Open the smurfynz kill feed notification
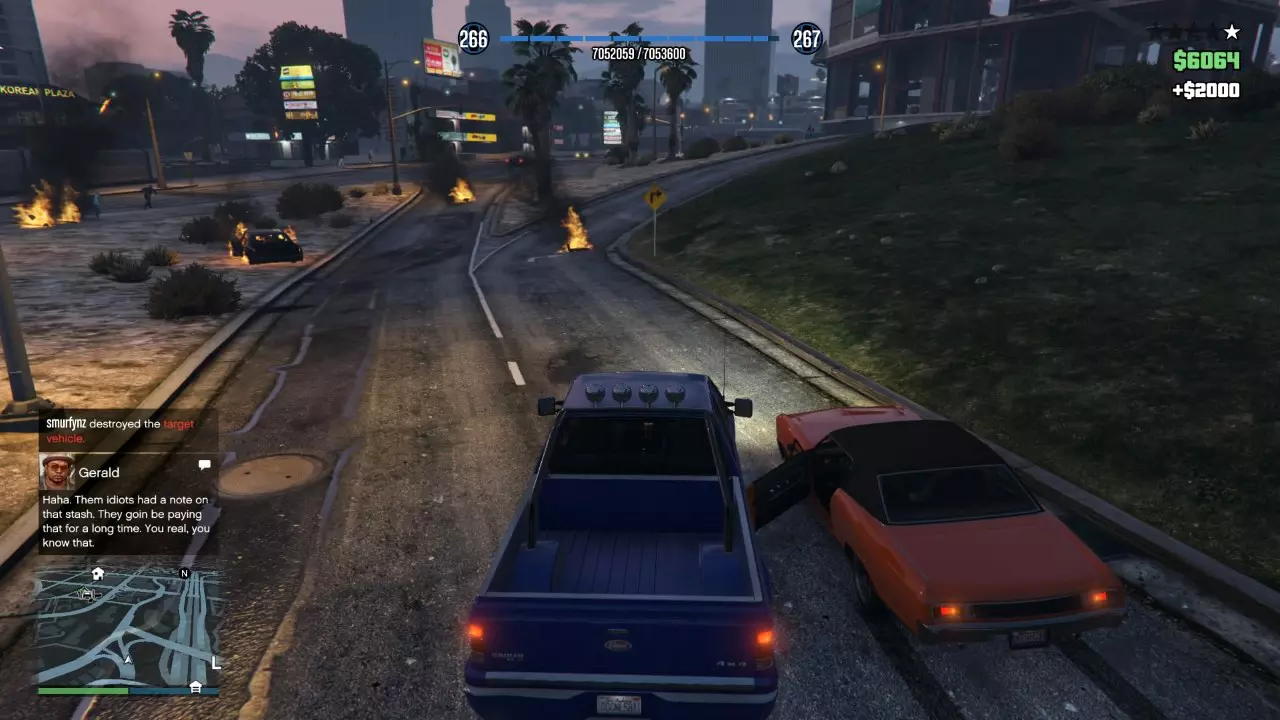Viewport: 1280px width, 720px height. (x=128, y=430)
